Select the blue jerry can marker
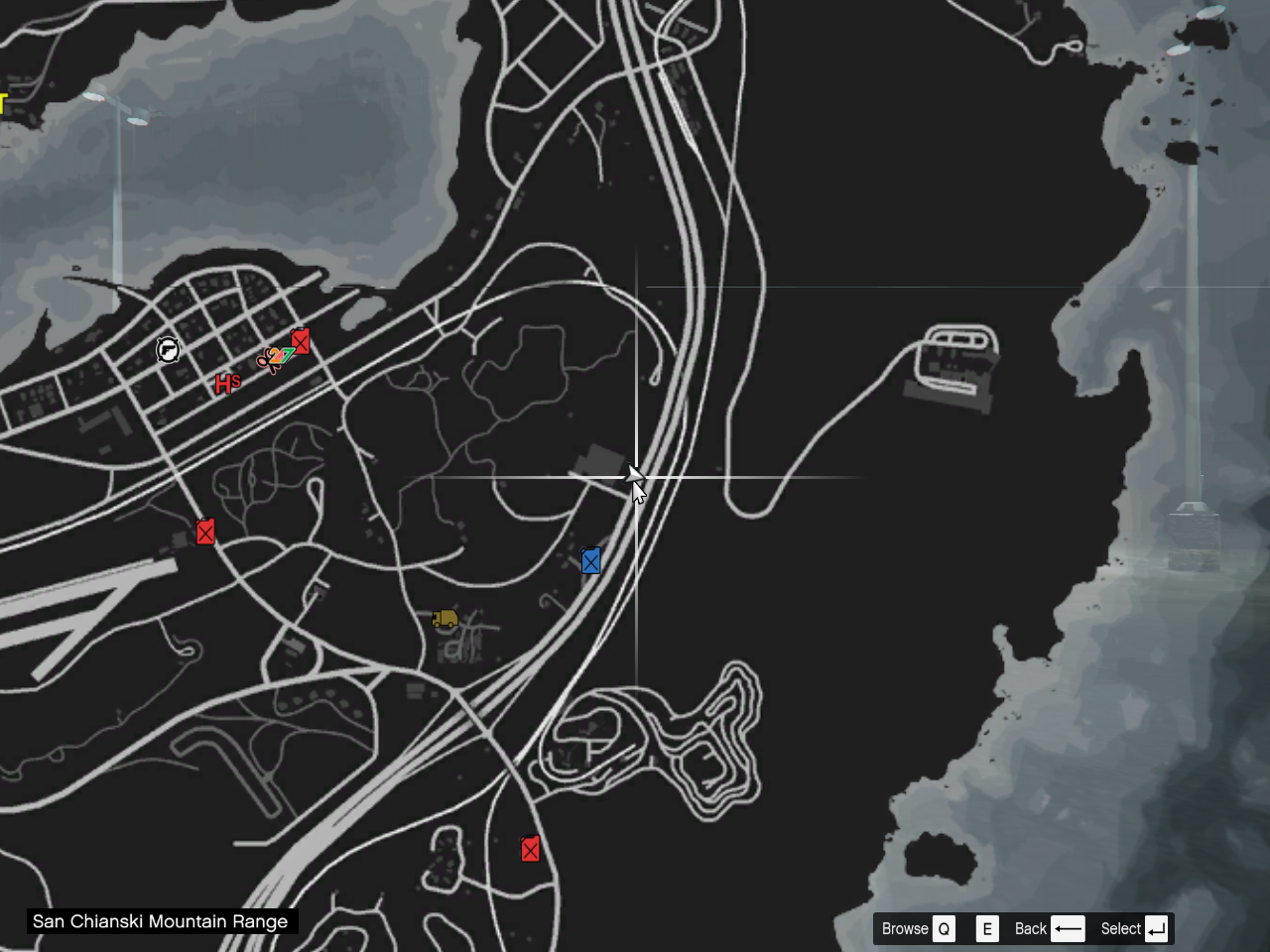1270x952 pixels. coord(590,561)
